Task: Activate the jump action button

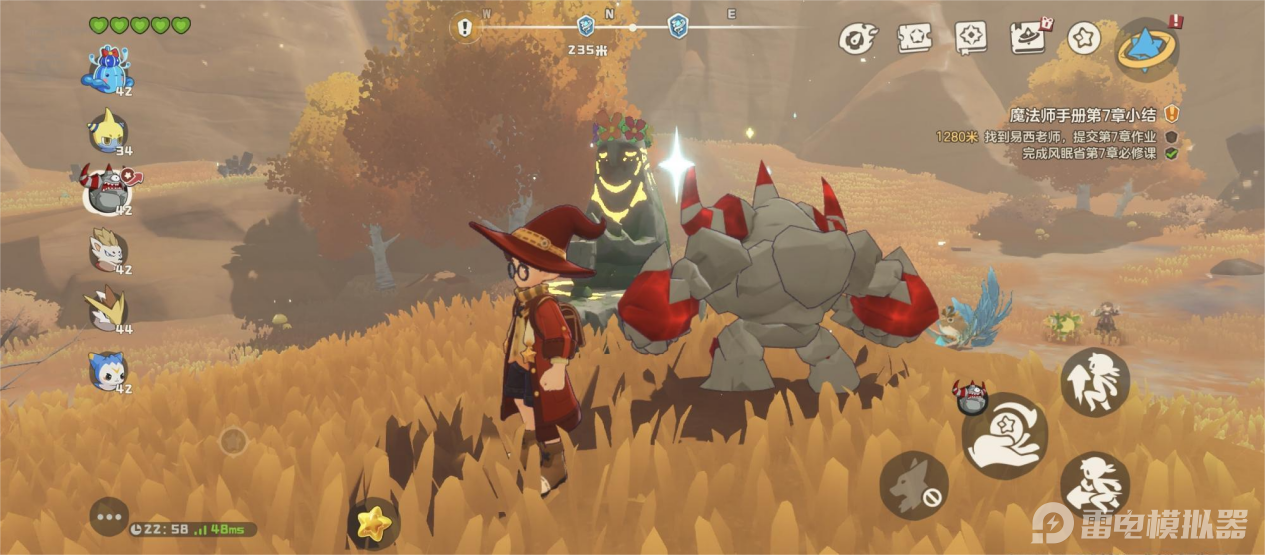Action: (1094, 382)
